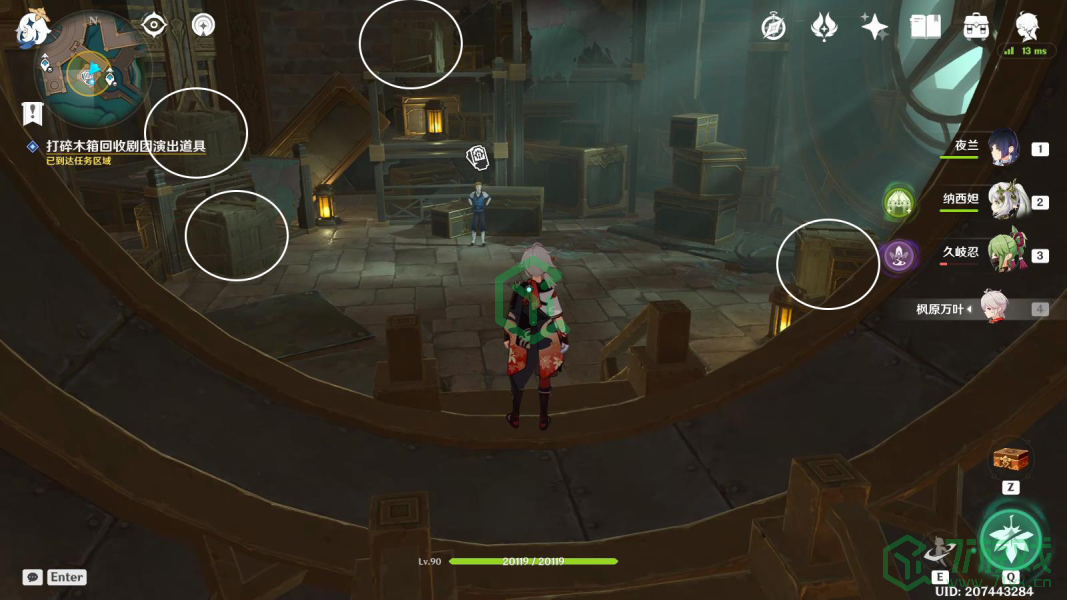Image resolution: width=1067 pixels, height=600 pixels.
Task: Select the tracked quest 打碎木箱回收剧团演出道具
Action: [x=125, y=147]
